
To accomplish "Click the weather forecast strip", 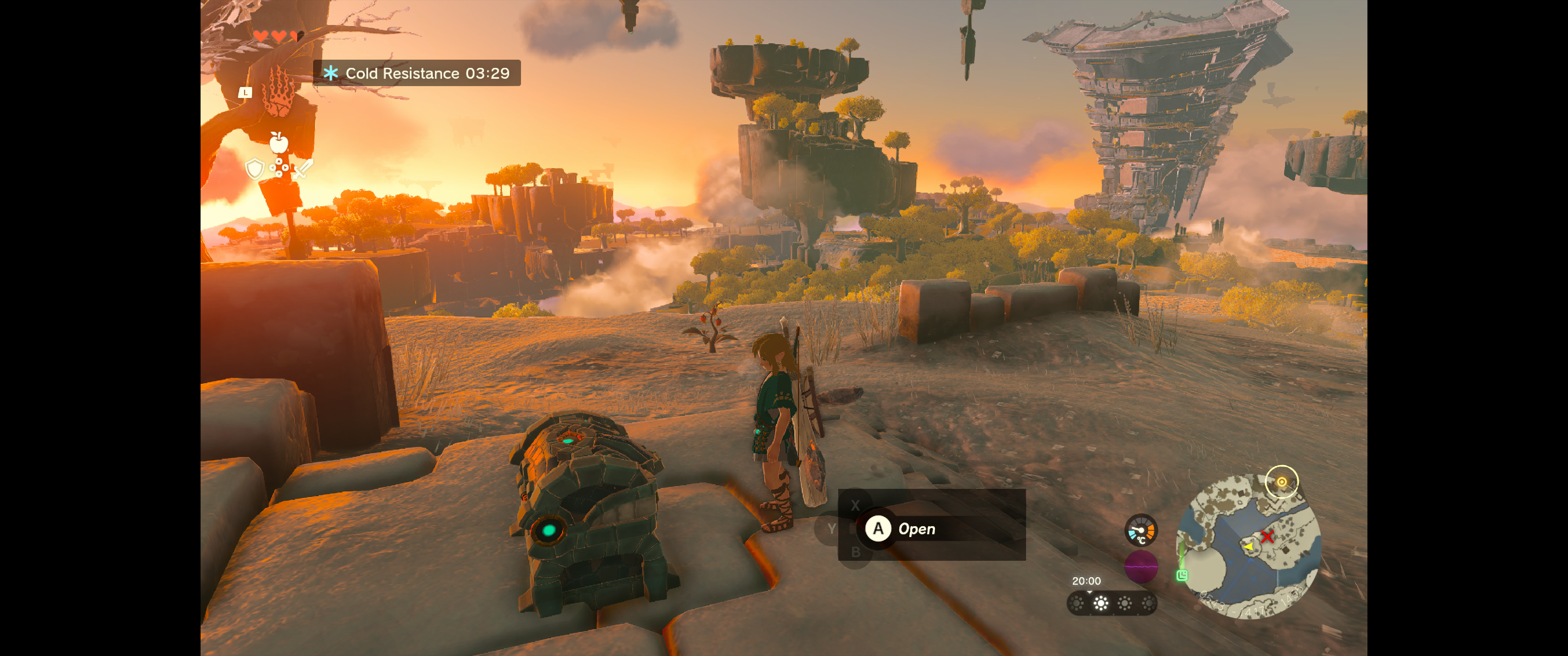I will 1112,603.
